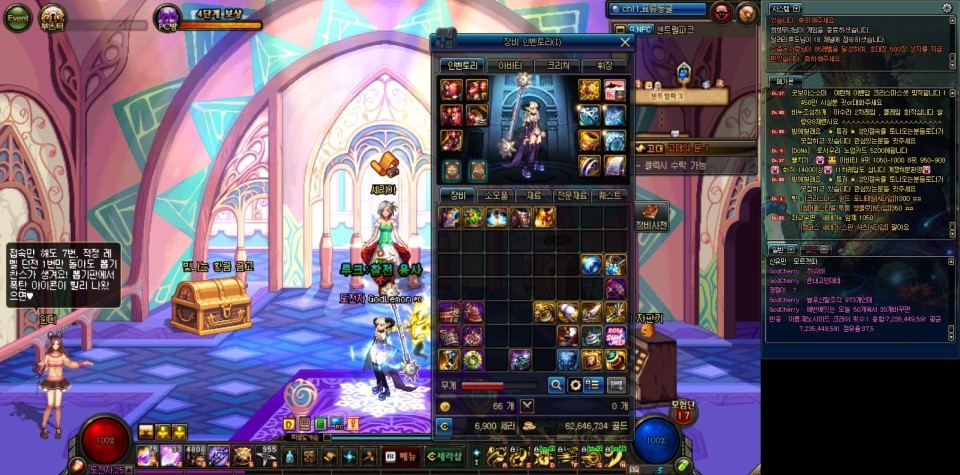Click the Event button

(19, 17)
